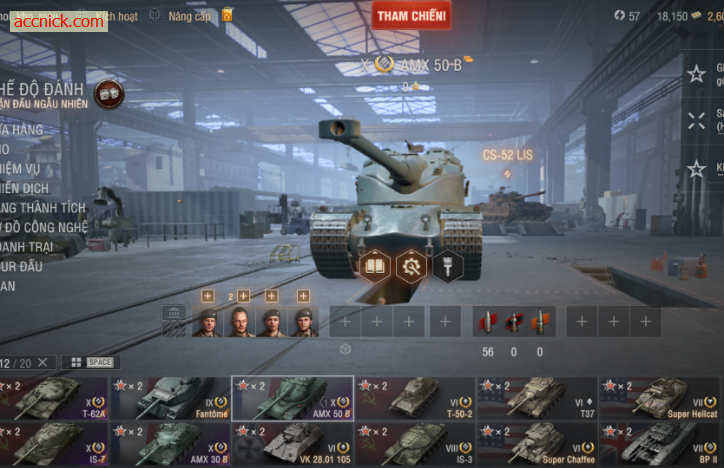The image size is (724, 468).
Task: Start battle with the THAM CHIẾN! button
Action: (x=411, y=15)
